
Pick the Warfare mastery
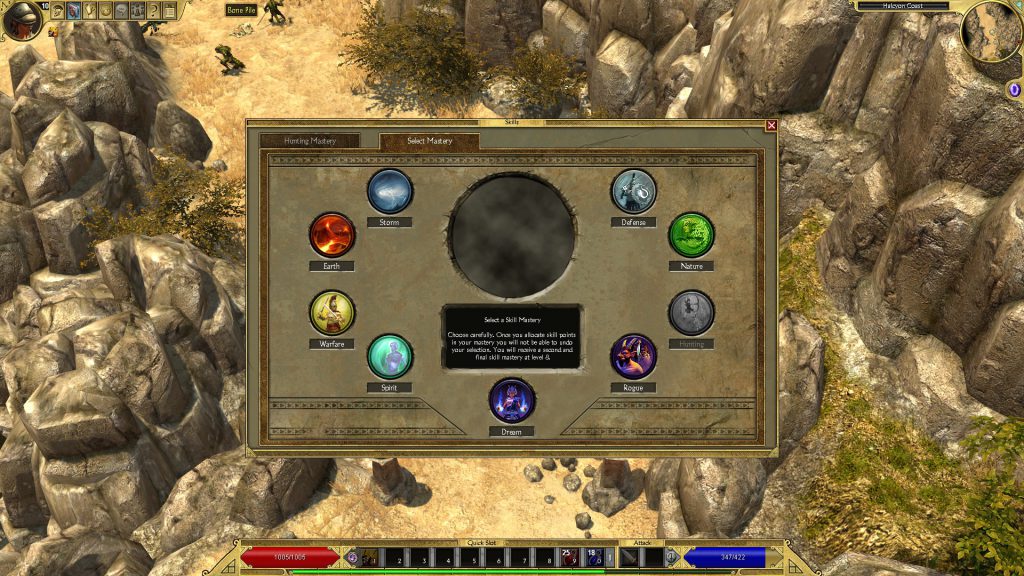(x=332, y=313)
